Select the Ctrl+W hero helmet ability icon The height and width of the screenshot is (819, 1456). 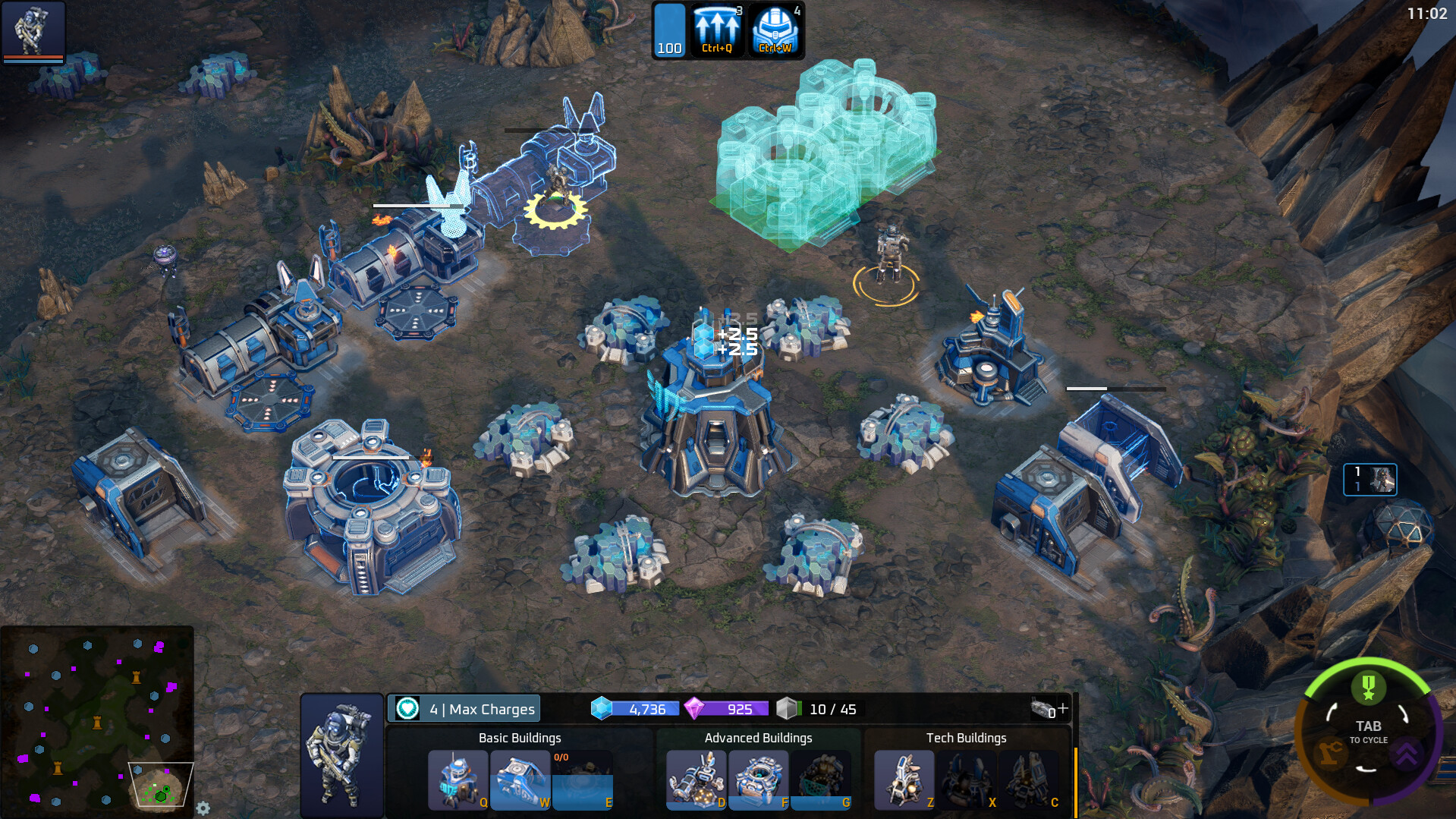click(x=775, y=29)
